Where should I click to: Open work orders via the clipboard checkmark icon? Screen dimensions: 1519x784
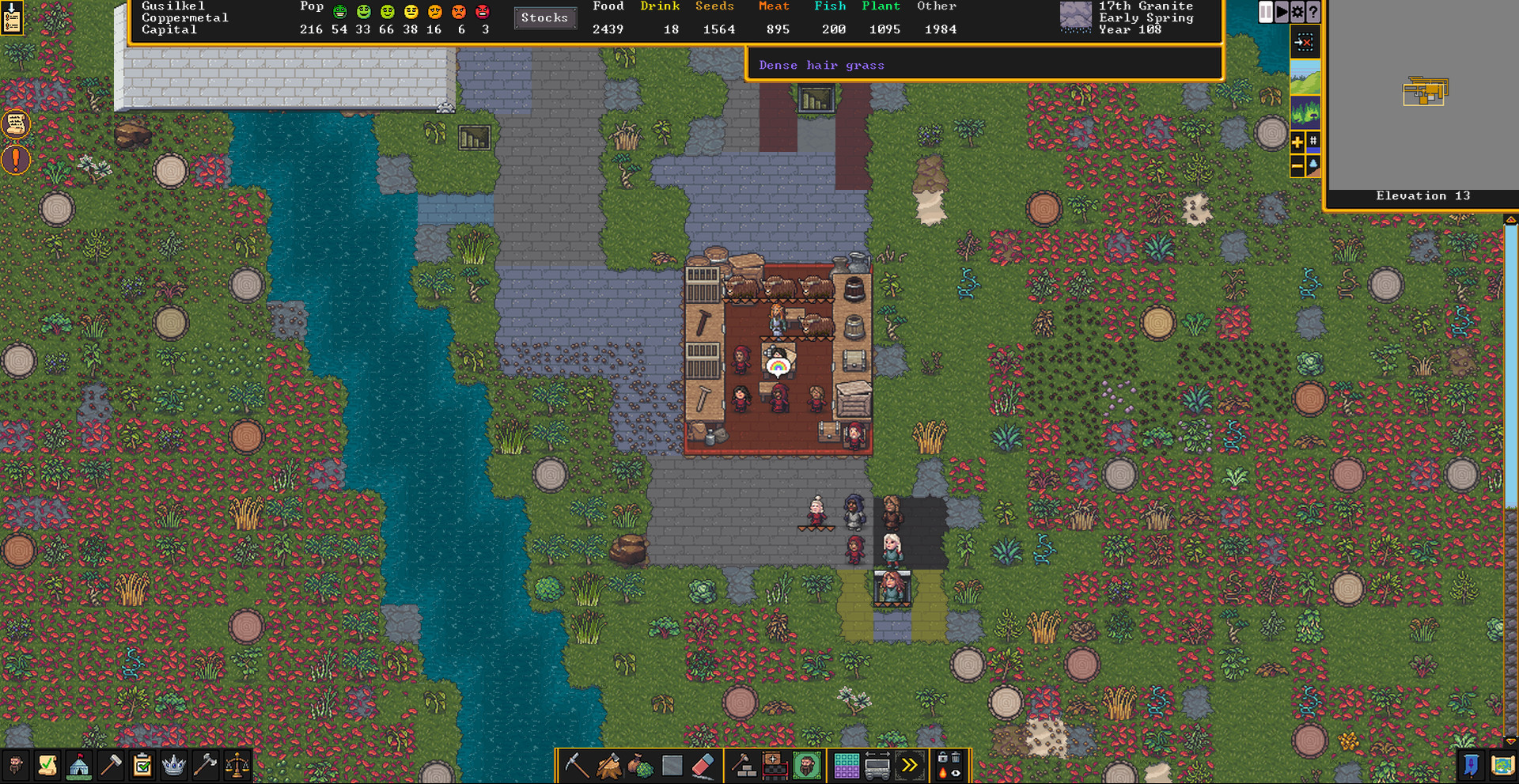(141, 764)
